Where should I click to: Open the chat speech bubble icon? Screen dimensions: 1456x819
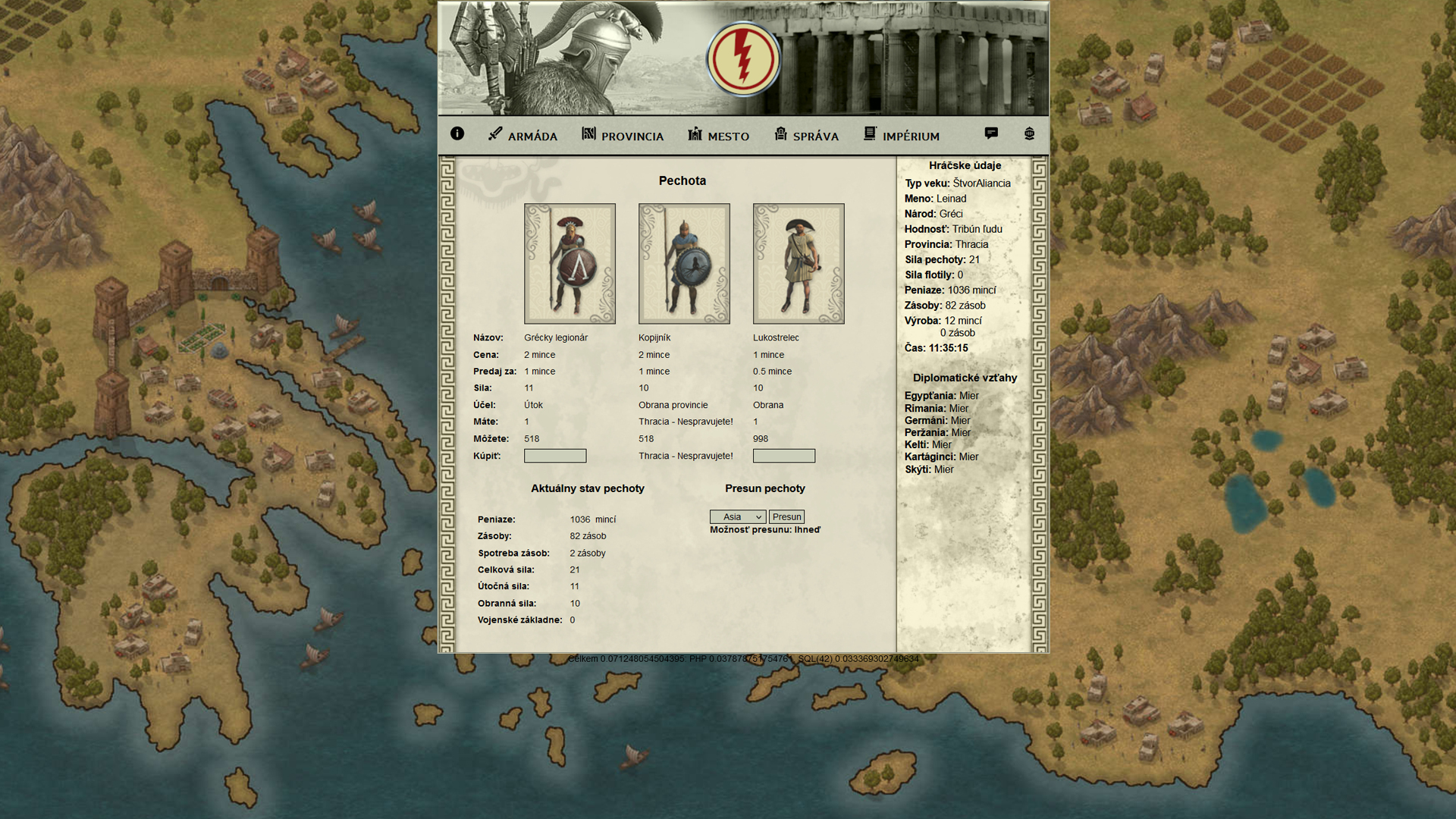[x=991, y=133]
